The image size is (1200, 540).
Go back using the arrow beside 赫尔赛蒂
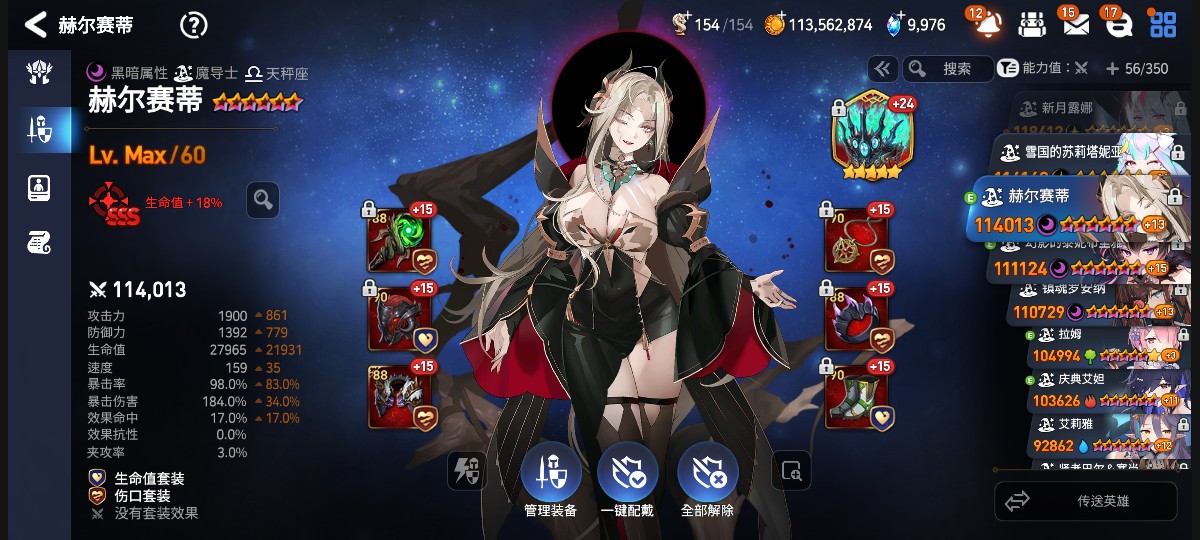[x=36, y=24]
